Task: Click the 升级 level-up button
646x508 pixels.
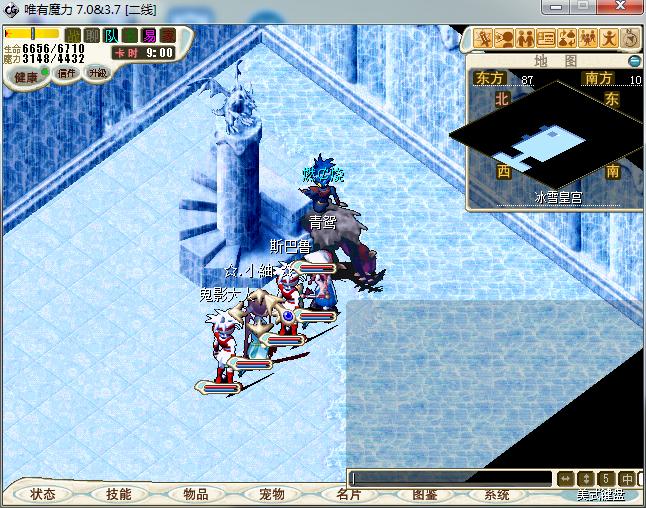Action: 98,73
